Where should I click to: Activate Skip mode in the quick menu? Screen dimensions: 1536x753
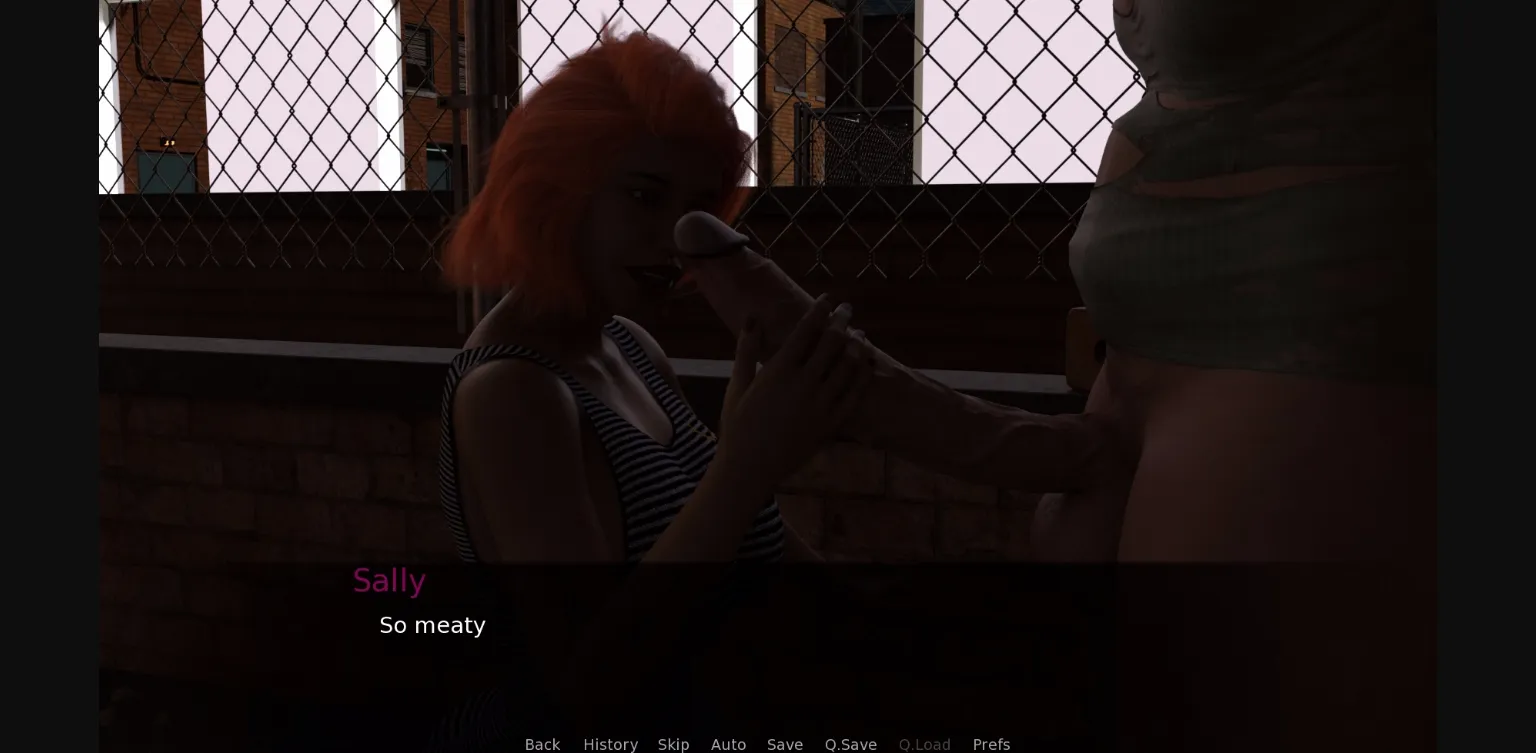point(673,744)
